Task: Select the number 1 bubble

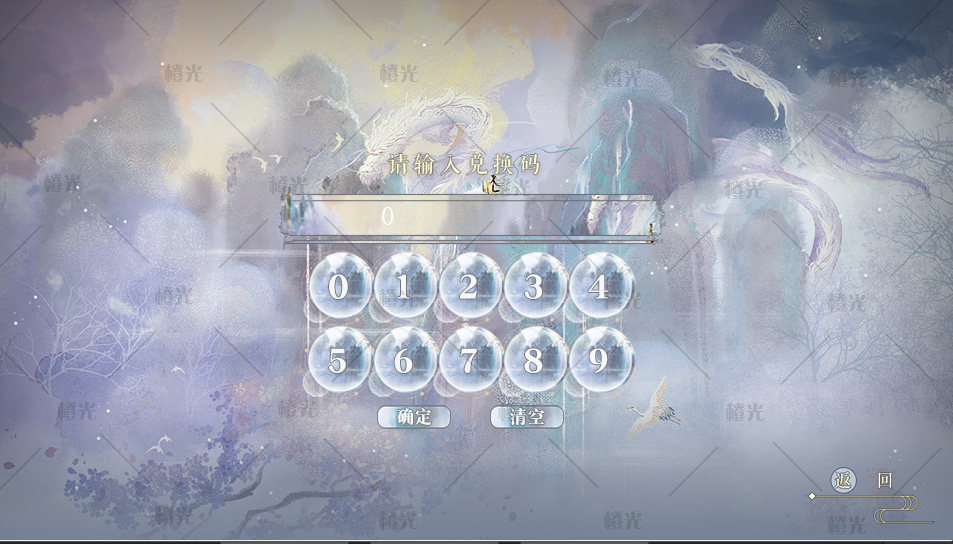Action: pyautogui.click(x=404, y=286)
